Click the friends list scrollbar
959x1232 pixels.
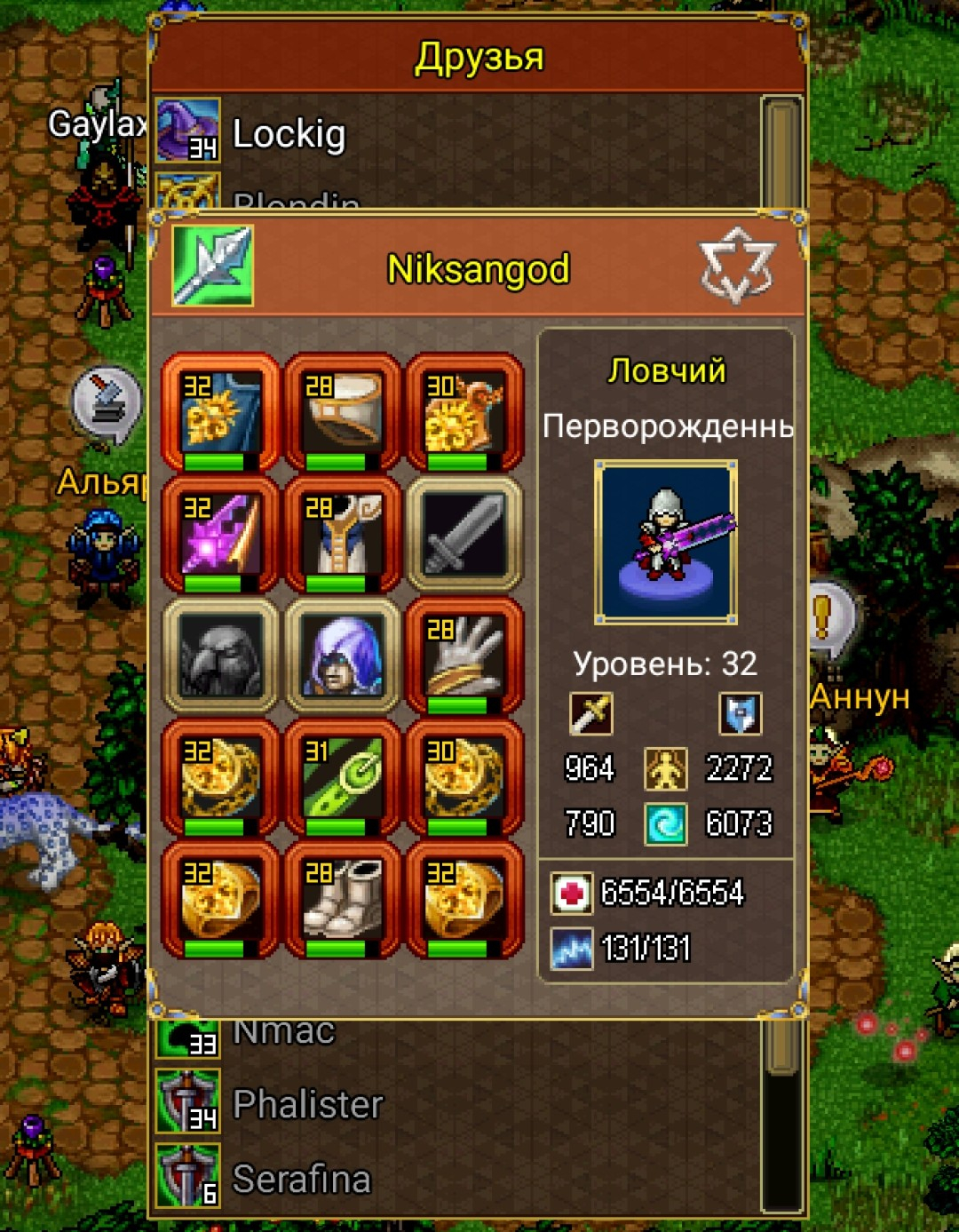pyautogui.click(x=782, y=151)
